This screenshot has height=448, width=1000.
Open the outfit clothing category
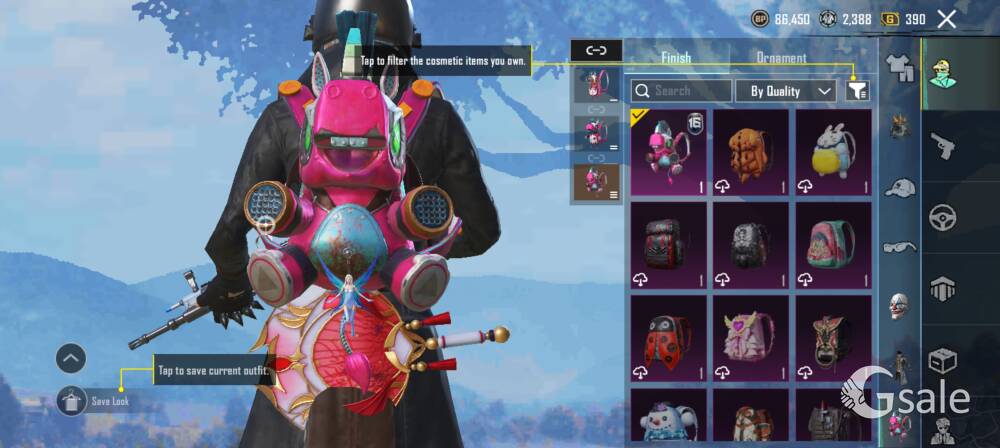coord(900,67)
